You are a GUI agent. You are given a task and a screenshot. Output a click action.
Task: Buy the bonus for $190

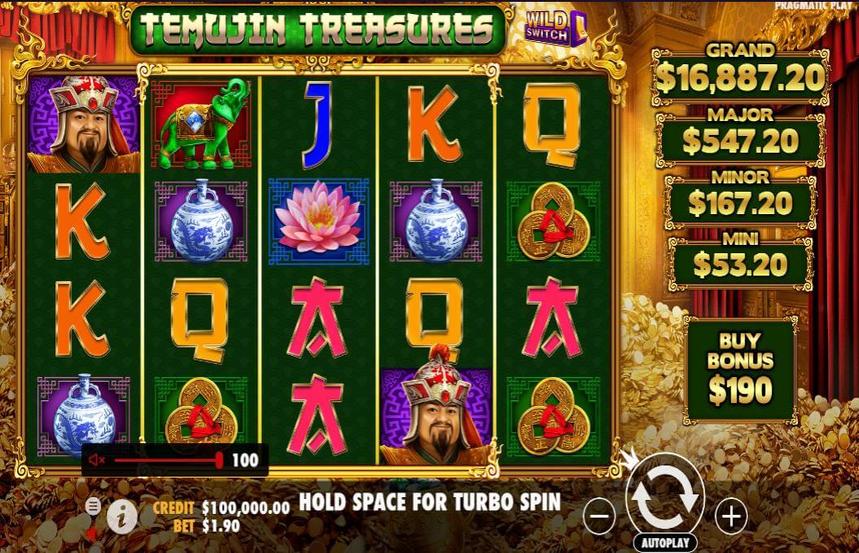[740, 370]
